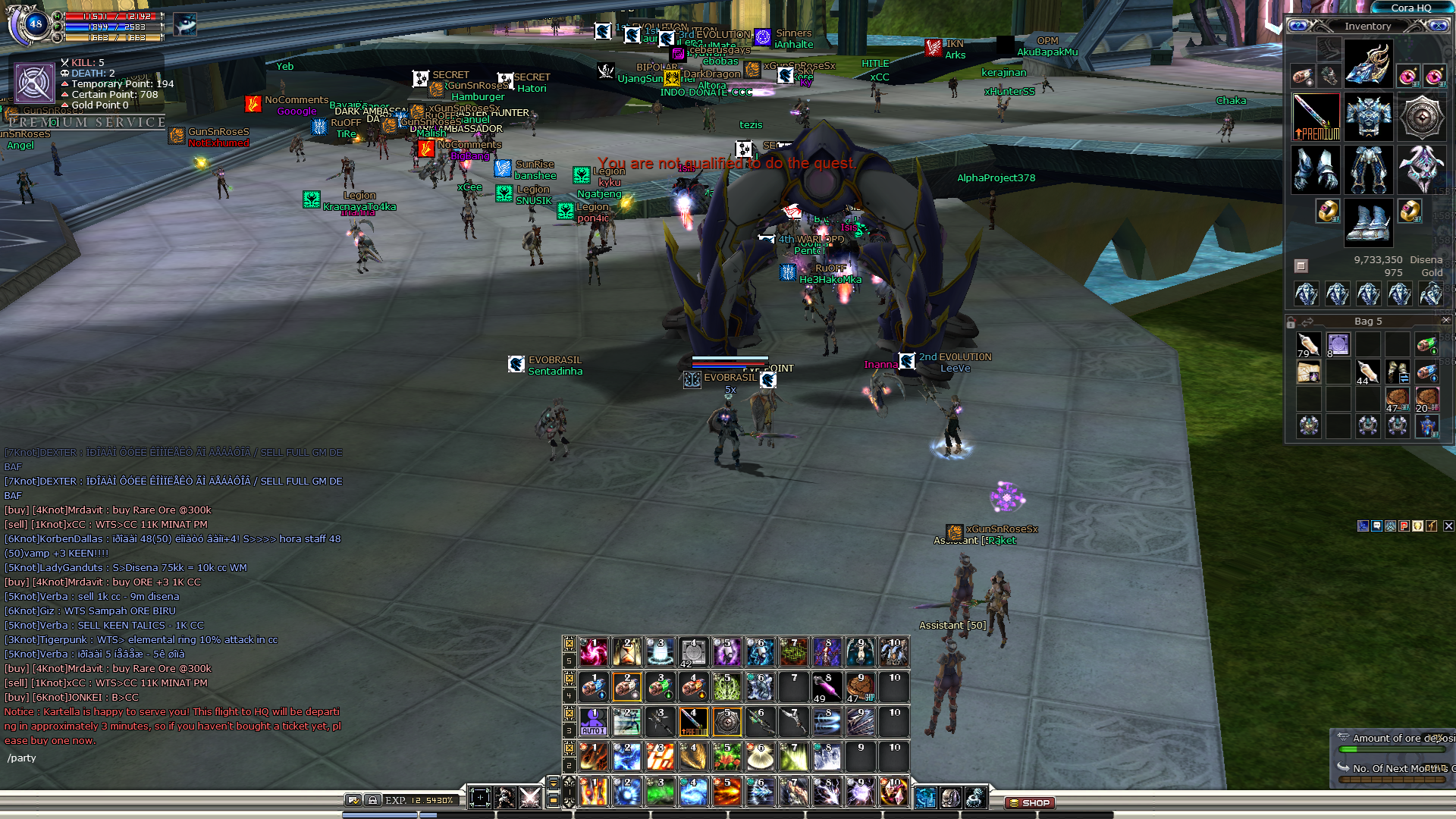Use the heart-shaped cookie item in the hotbar
The image size is (1456, 819).
pyautogui.click(x=860, y=687)
